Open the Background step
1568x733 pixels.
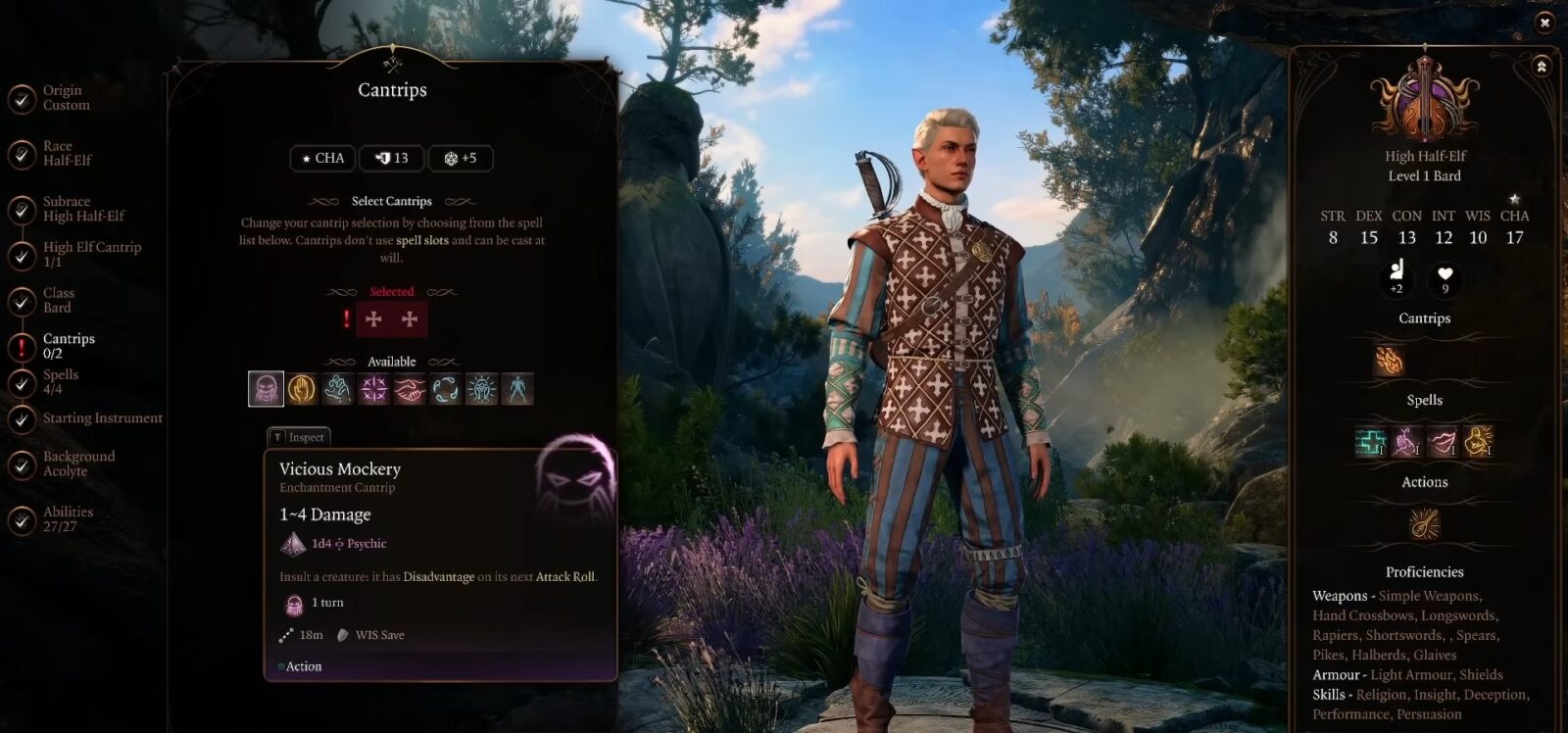77,464
